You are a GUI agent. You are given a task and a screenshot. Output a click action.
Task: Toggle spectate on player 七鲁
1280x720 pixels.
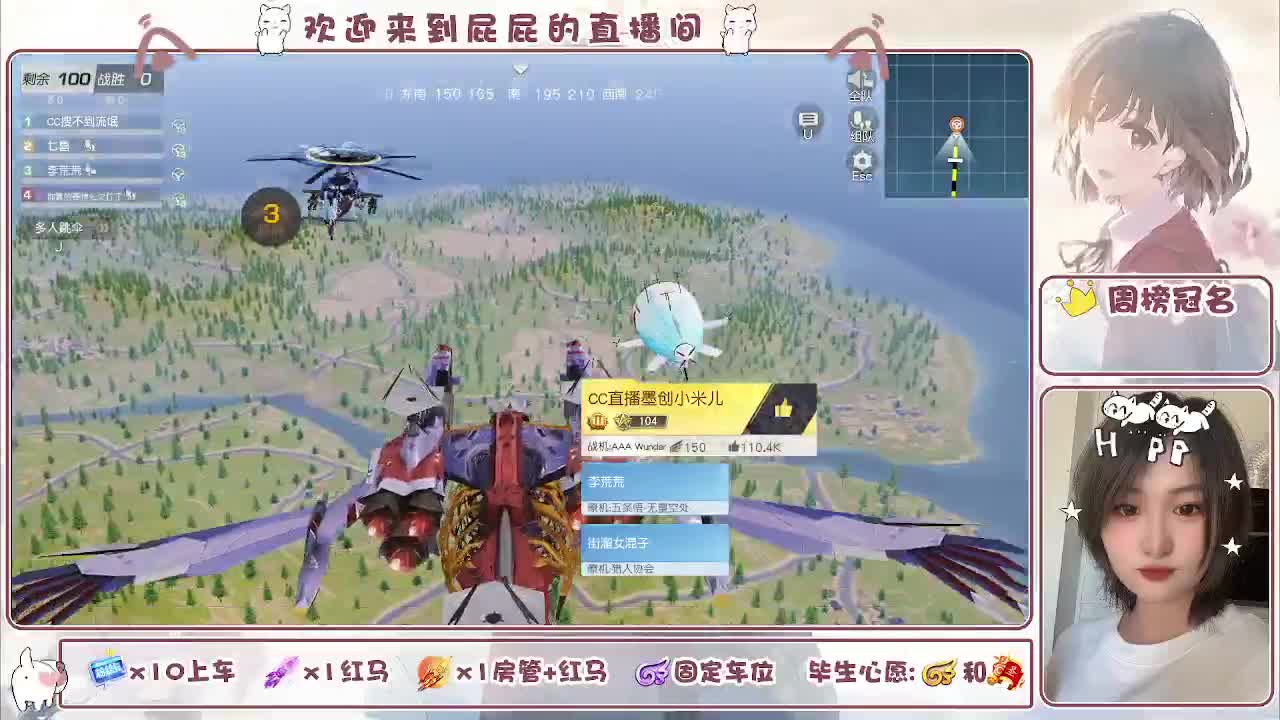click(179, 151)
